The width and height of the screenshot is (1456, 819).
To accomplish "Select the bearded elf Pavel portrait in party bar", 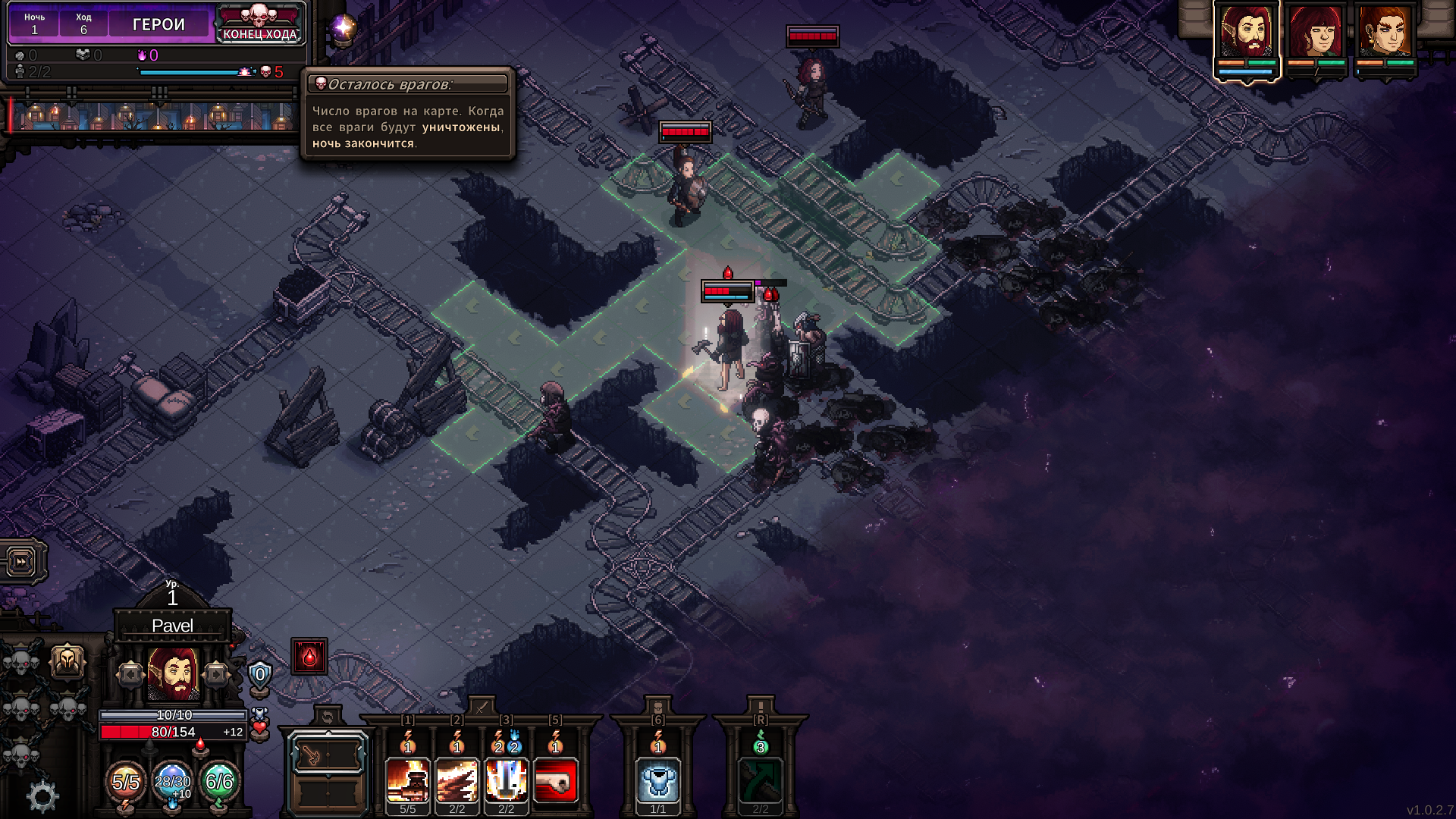I will pyautogui.click(x=1246, y=33).
